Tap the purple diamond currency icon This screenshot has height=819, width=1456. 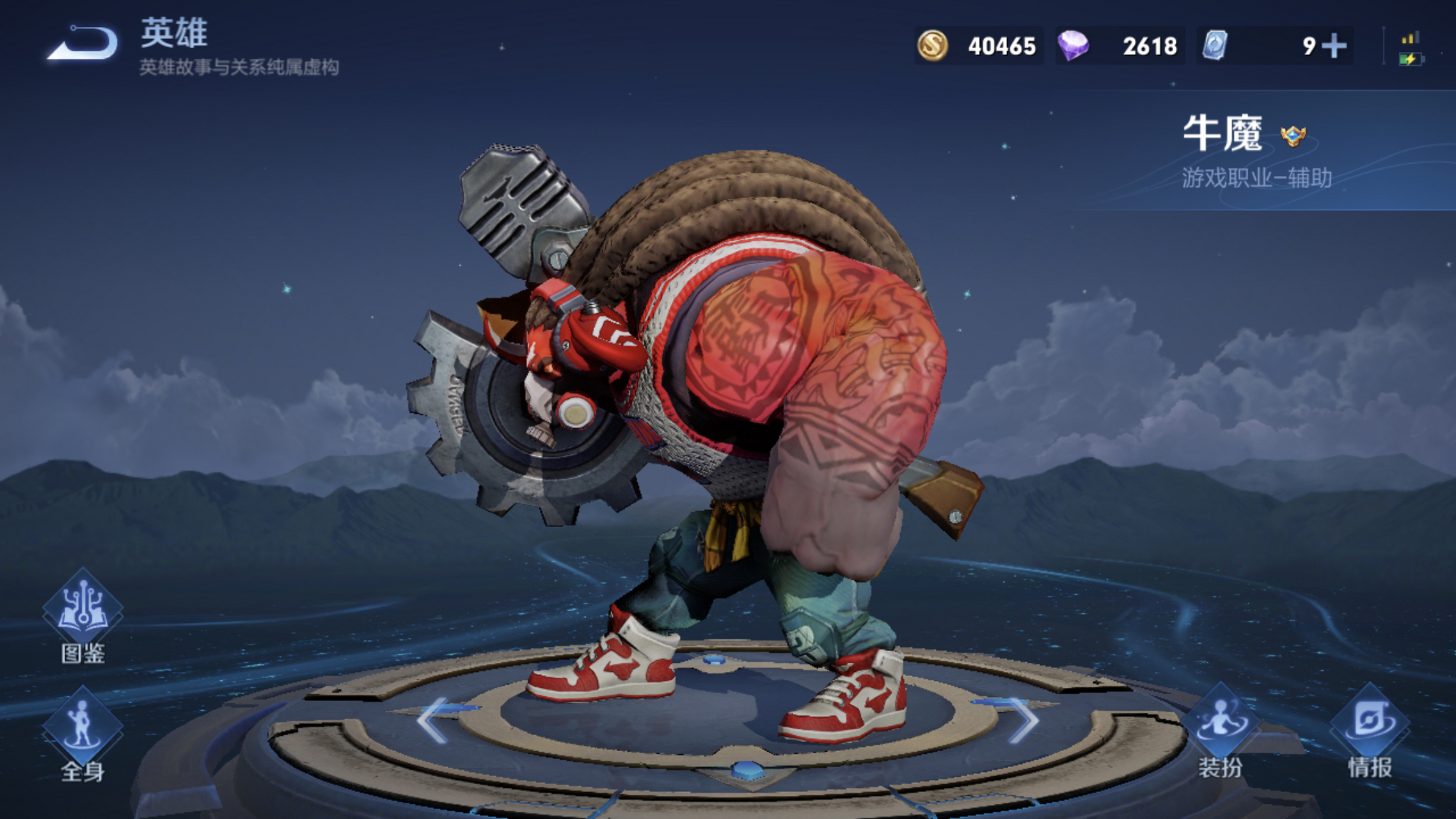click(1073, 46)
